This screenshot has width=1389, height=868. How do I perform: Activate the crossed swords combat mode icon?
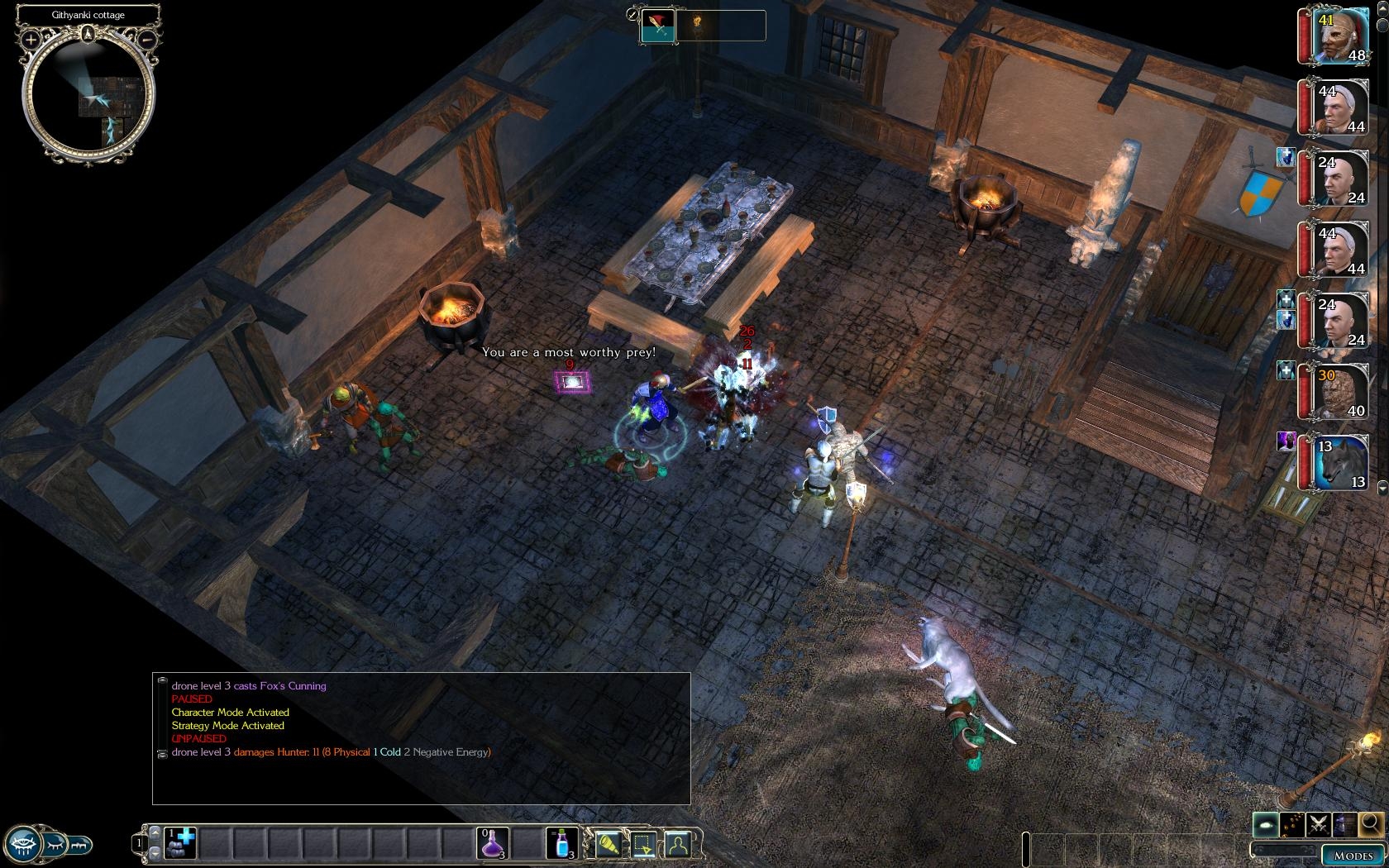click(x=1319, y=824)
